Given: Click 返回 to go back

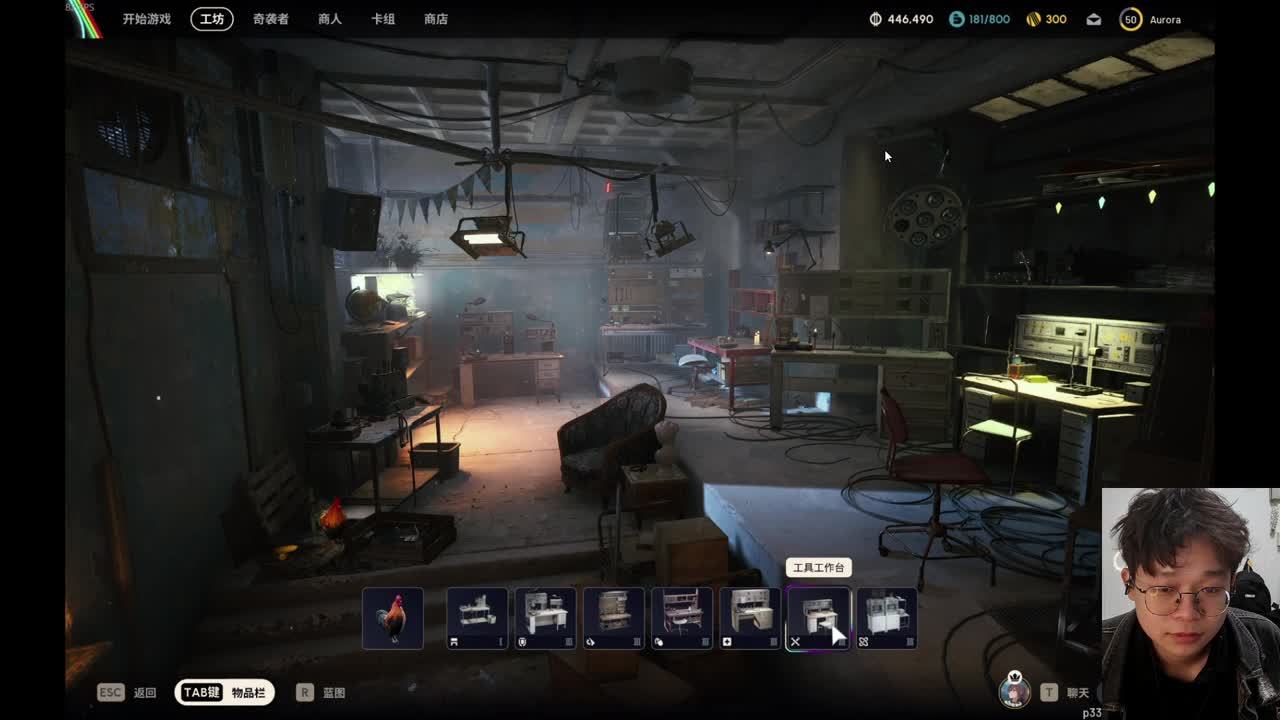Looking at the screenshot, I should pos(127,692).
